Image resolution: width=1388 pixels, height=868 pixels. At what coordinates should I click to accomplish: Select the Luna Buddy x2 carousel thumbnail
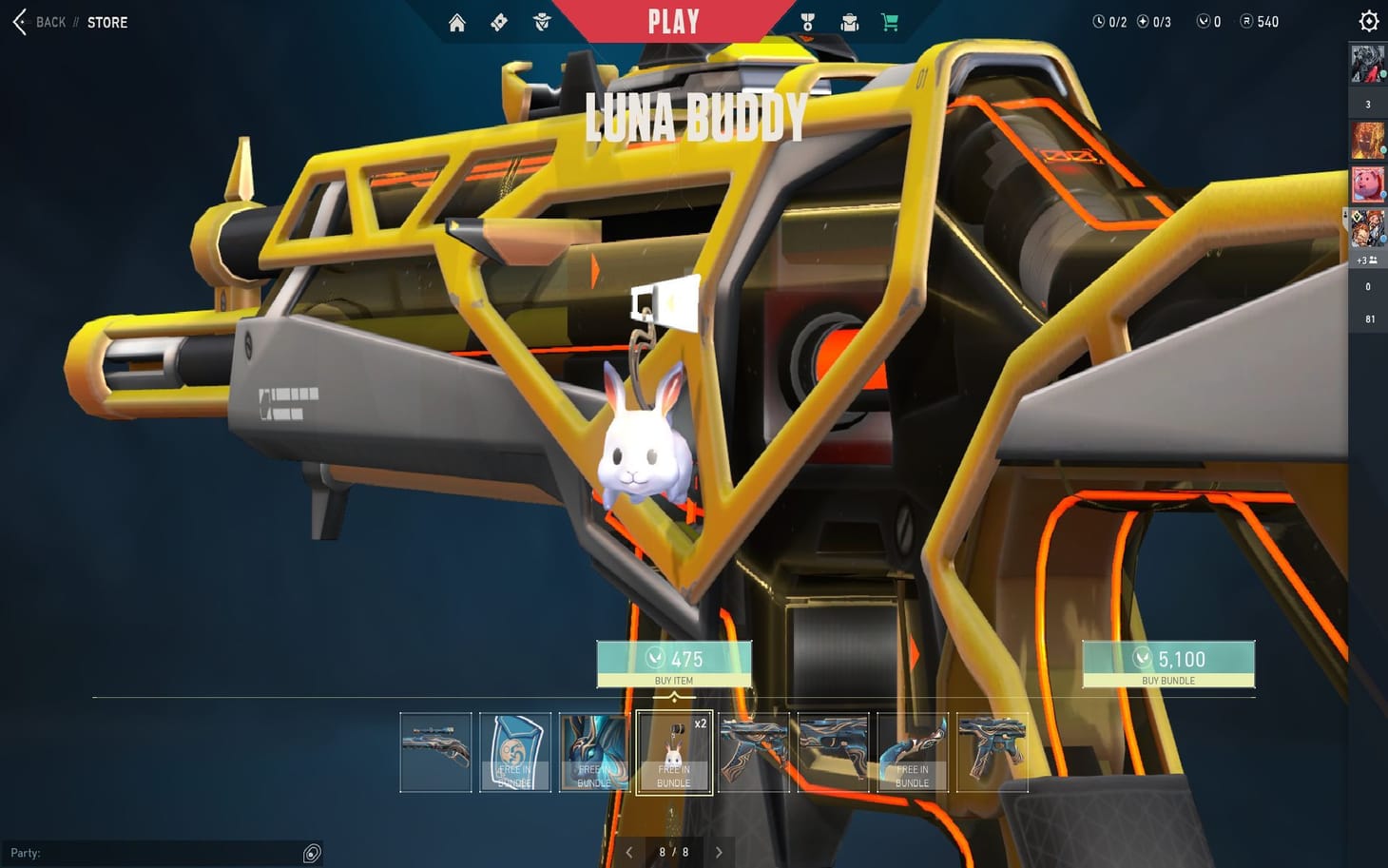[x=674, y=752]
